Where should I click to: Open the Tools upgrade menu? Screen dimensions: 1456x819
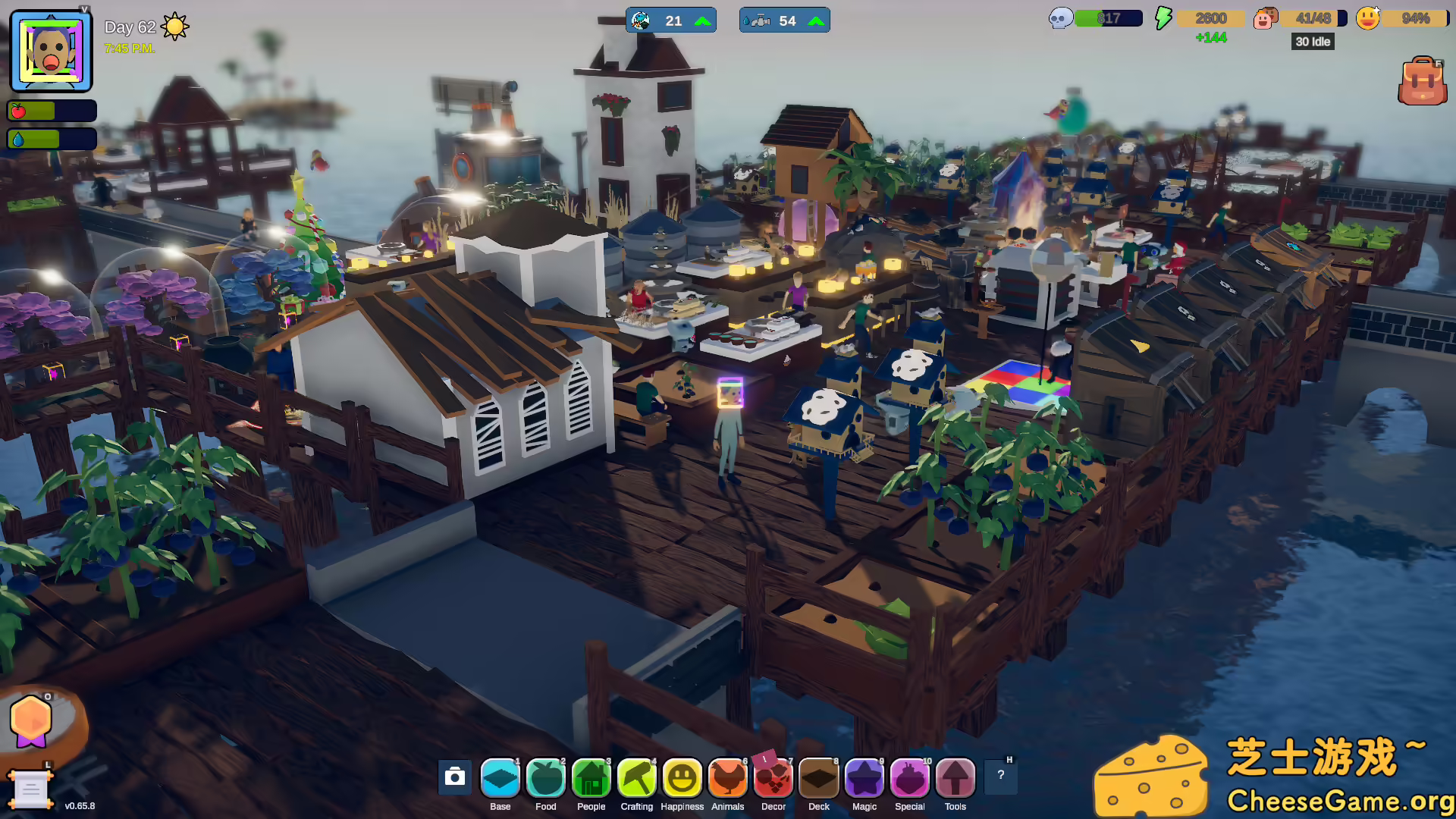955,779
